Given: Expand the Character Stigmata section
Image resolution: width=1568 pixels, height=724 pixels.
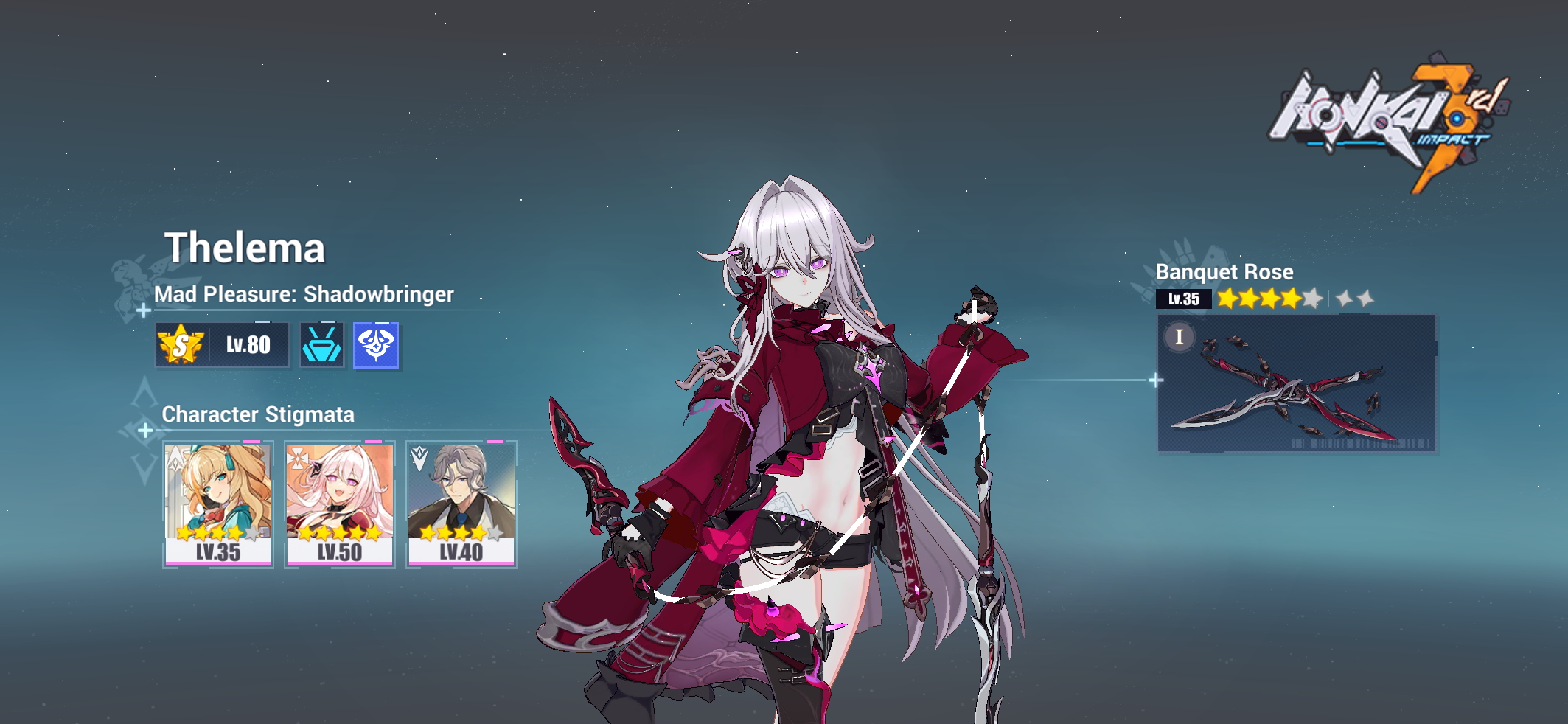Looking at the screenshot, I should coord(258,415).
